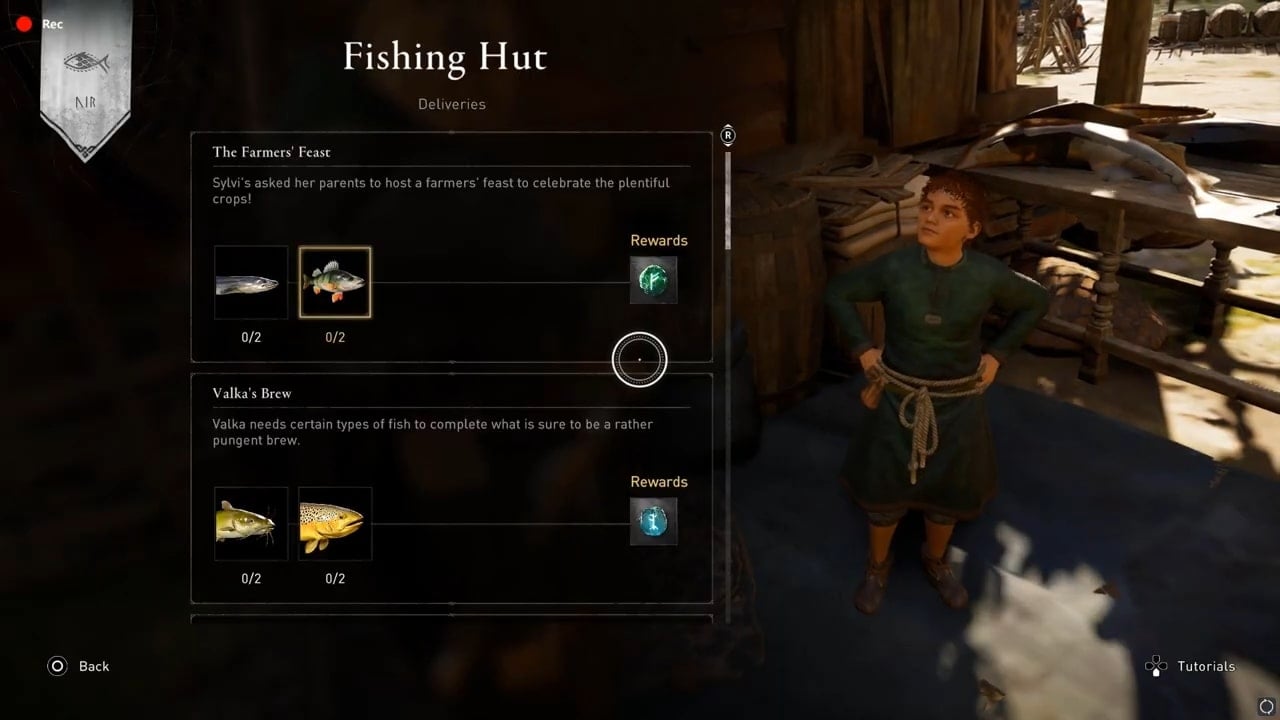Click the circular reticle in the screen center

[640, 359]
